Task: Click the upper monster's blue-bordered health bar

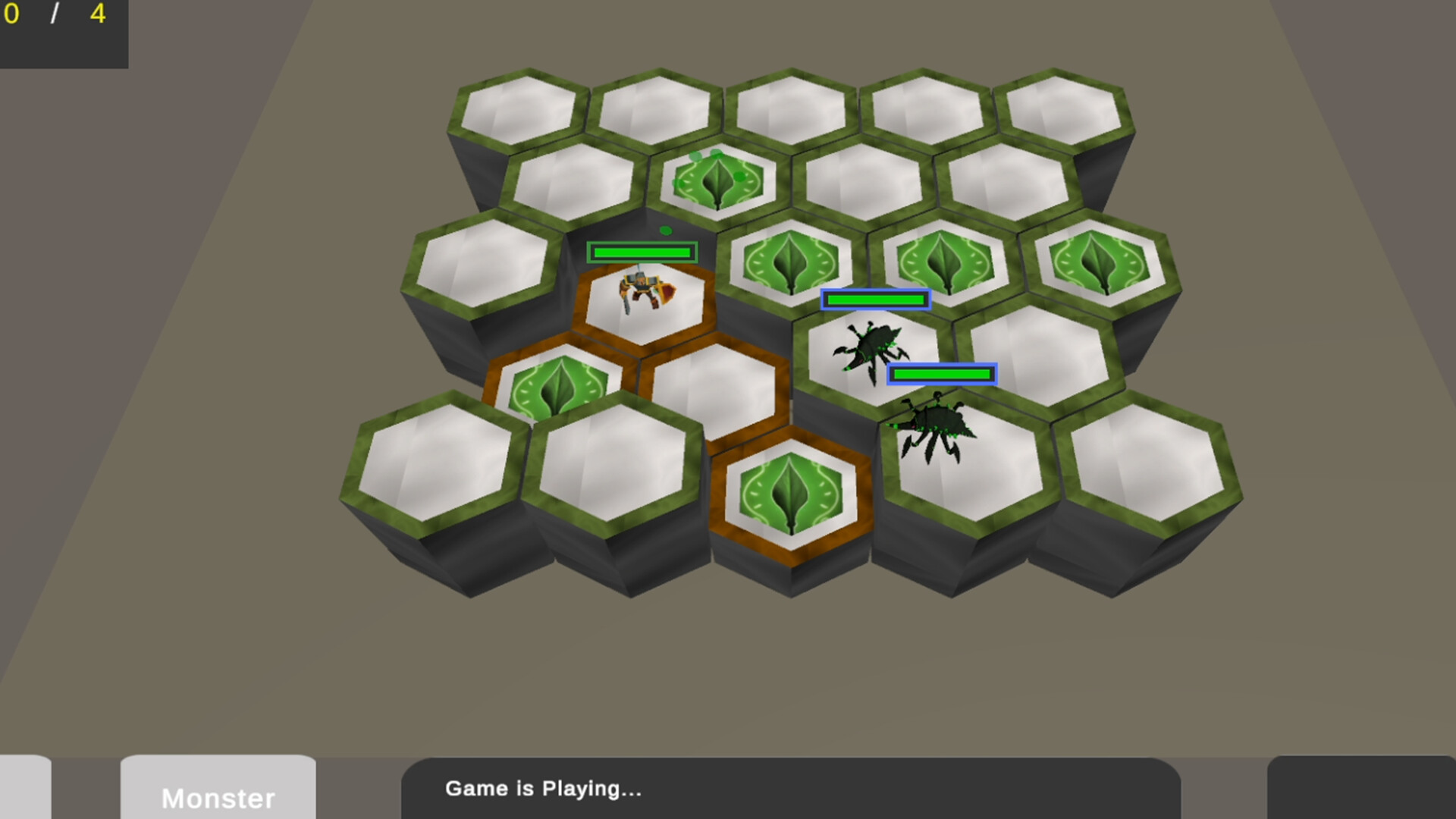Action: click(875, 300)
